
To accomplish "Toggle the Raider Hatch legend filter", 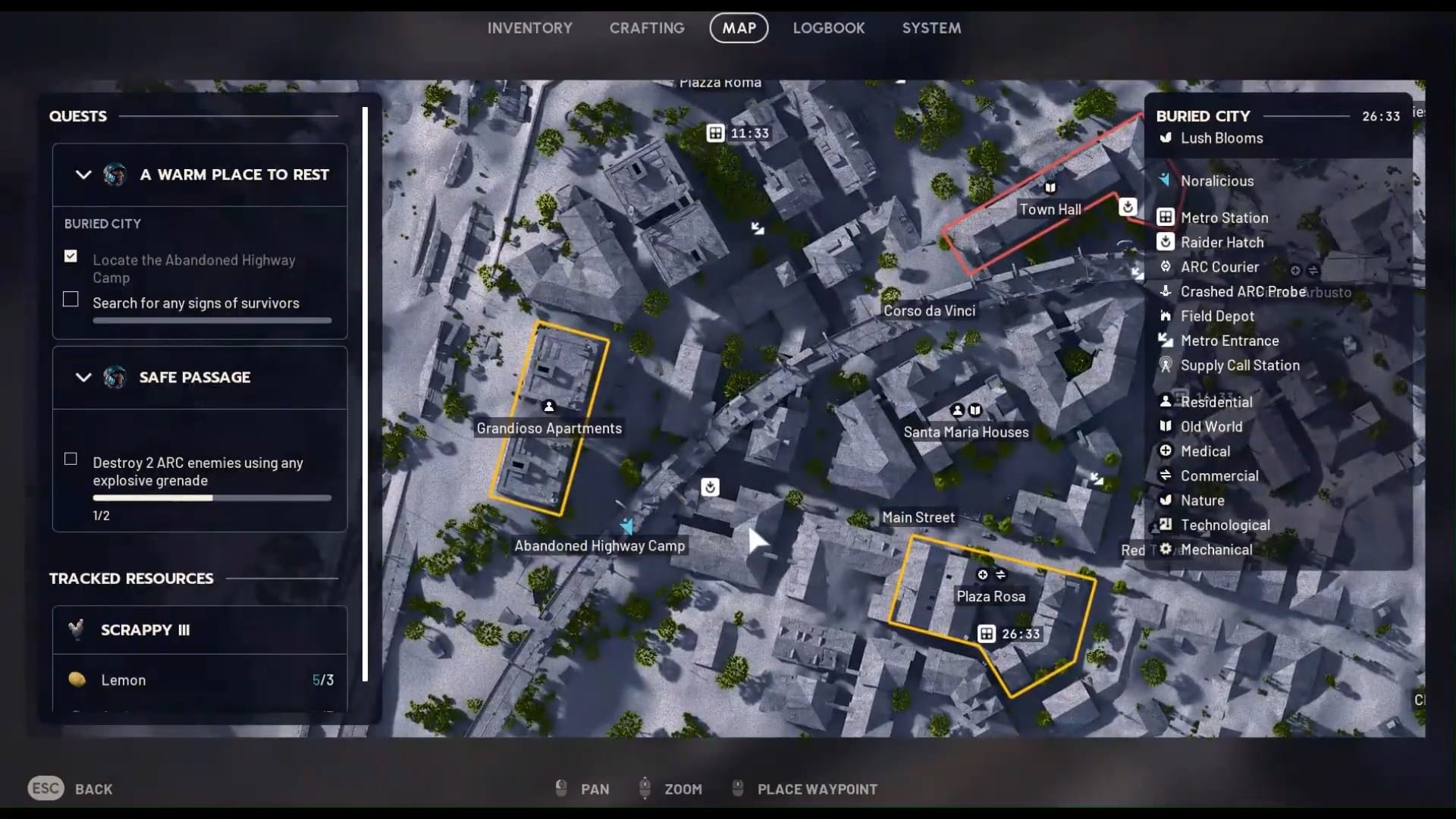I will 1221,243.
